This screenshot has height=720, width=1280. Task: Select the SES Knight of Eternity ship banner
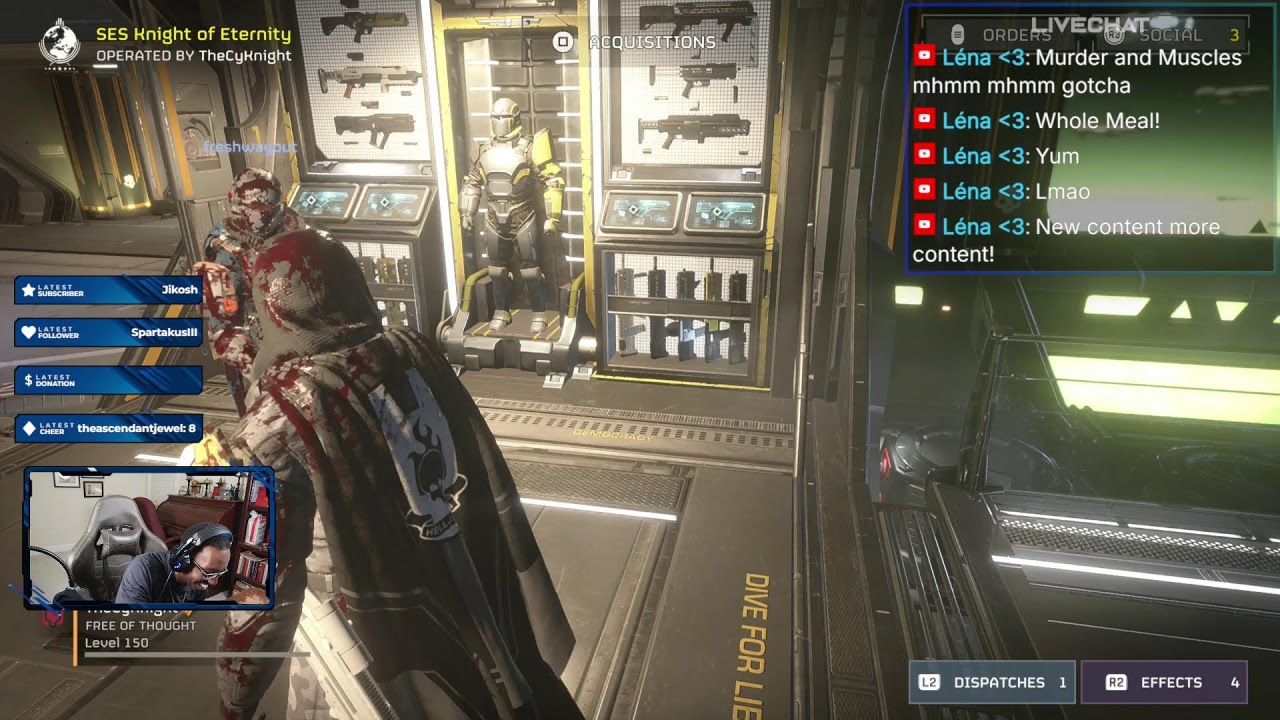pos(193,35)
